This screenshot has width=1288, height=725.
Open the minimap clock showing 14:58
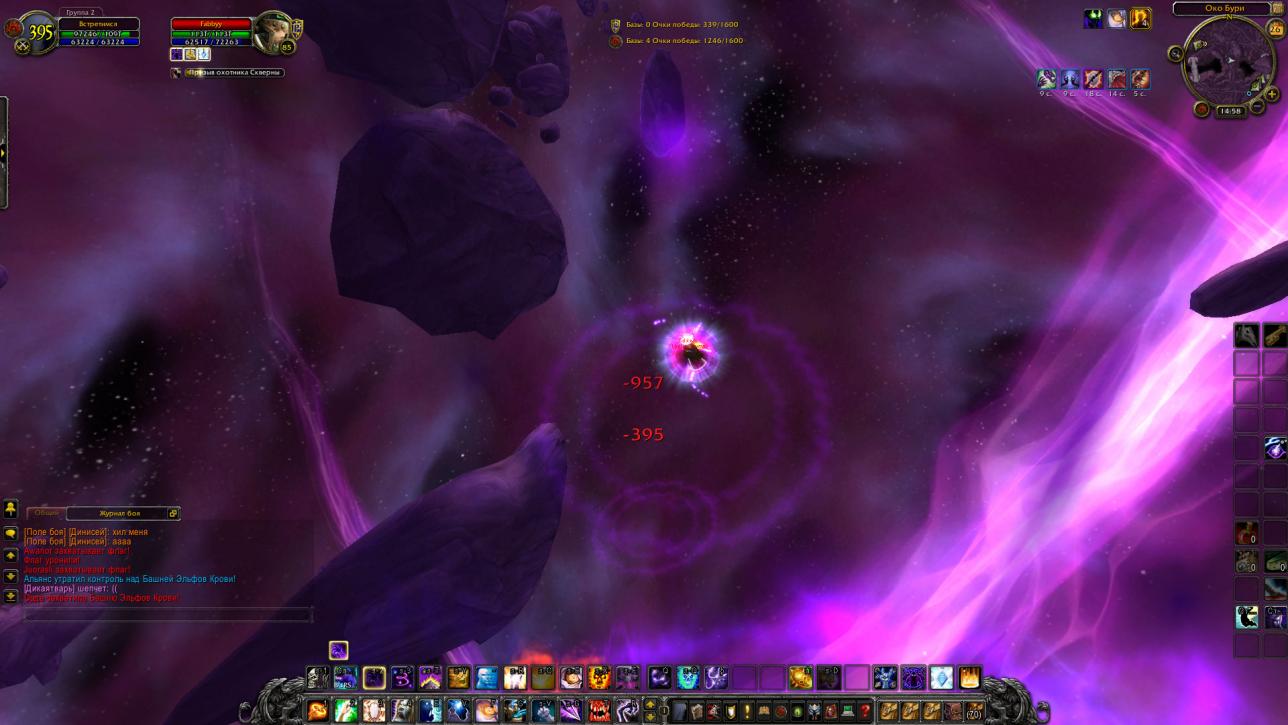tap(1229, 111)
